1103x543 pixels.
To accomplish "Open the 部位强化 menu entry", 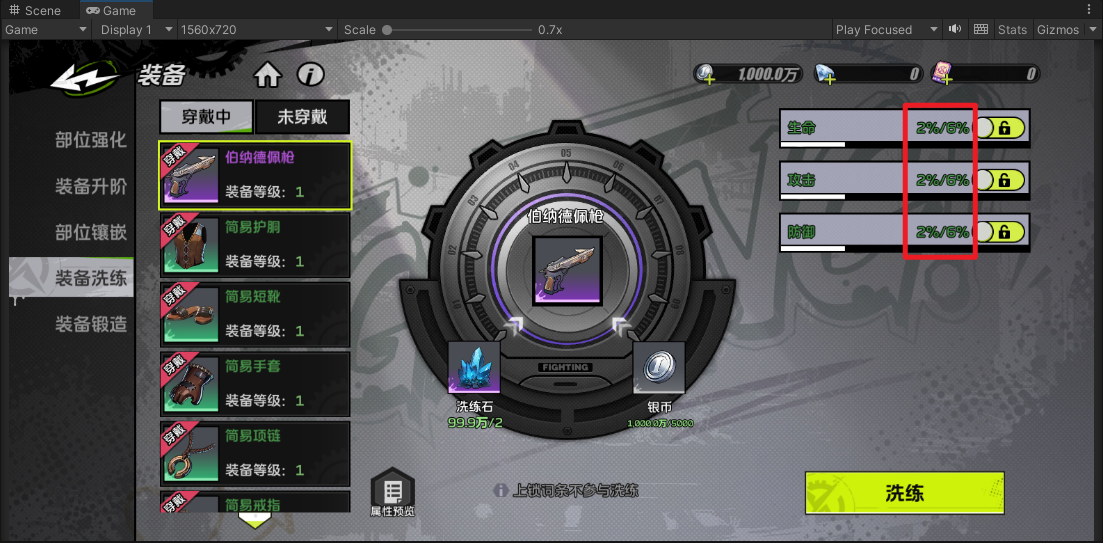I will 90,140.
